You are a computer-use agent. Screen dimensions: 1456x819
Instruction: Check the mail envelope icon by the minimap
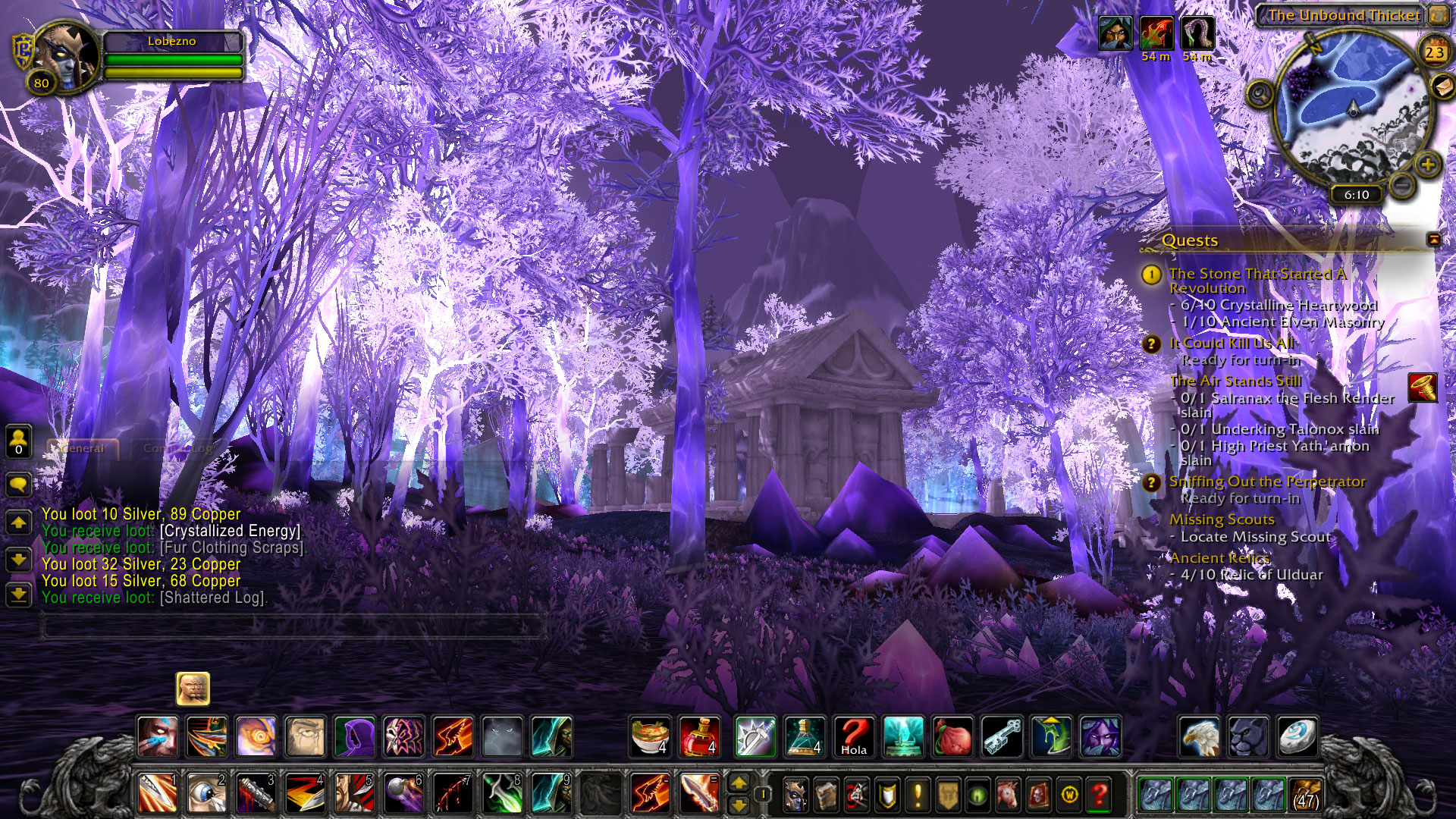1442,87
